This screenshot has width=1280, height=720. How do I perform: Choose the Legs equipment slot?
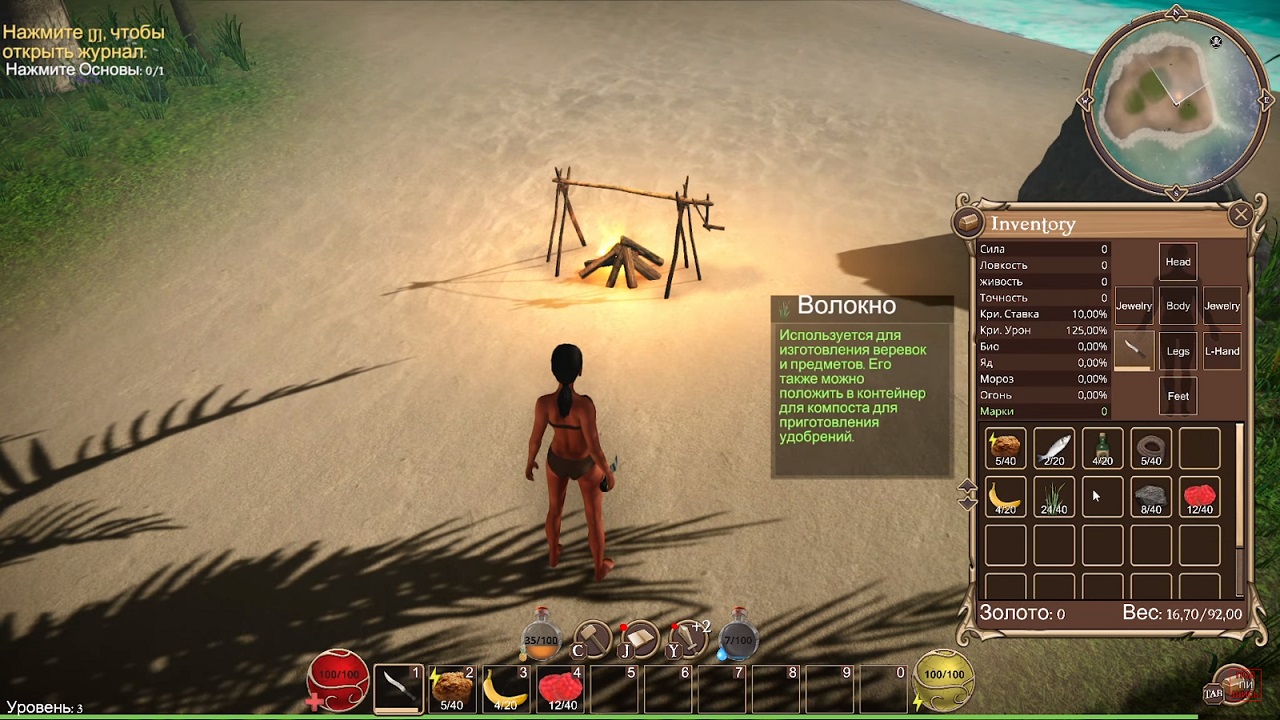click(x=1178, y=351)
